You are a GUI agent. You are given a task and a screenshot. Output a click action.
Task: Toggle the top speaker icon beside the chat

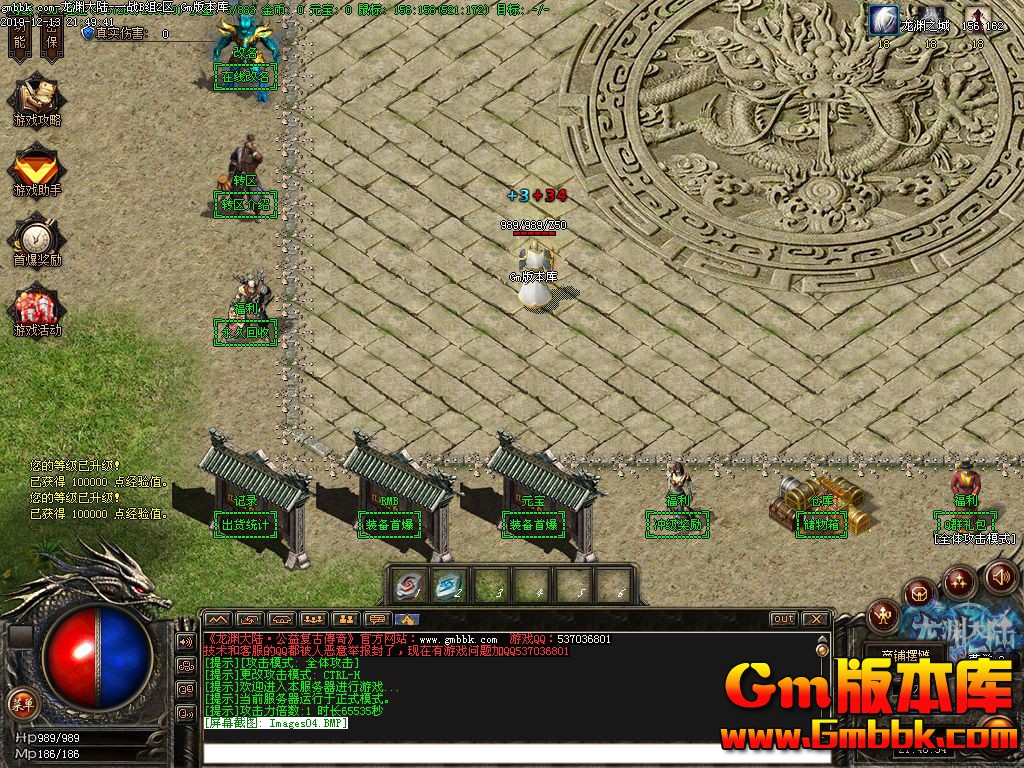tap(186, 641)
